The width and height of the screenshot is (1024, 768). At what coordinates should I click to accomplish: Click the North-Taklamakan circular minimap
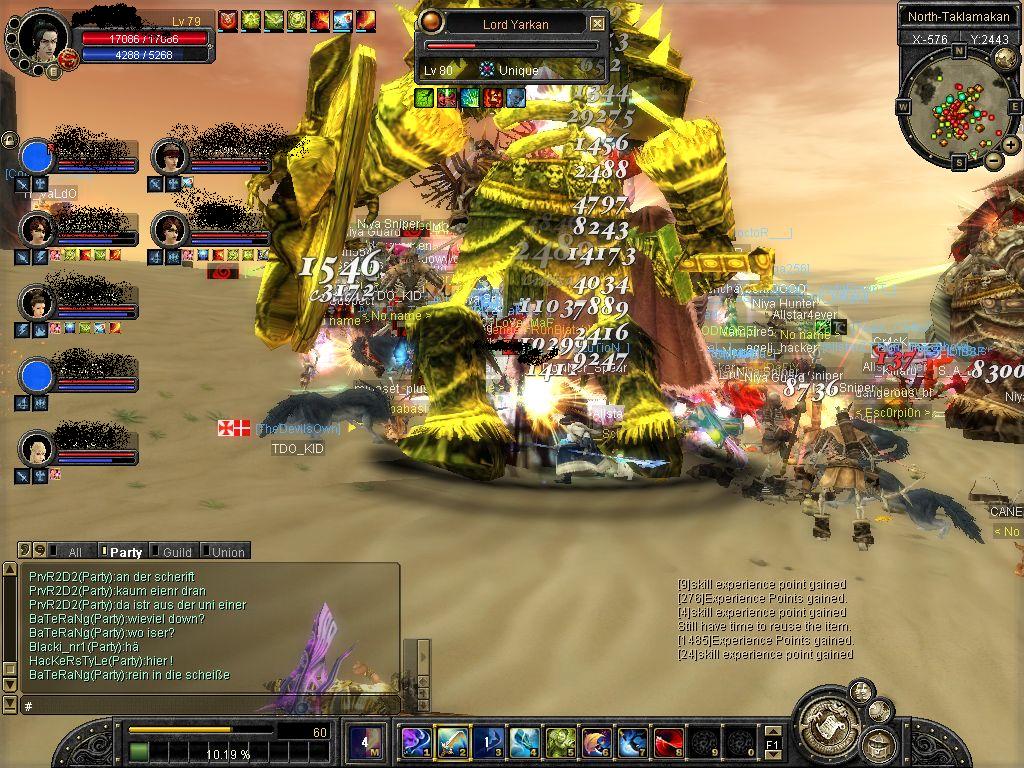(x=957, y=106)
